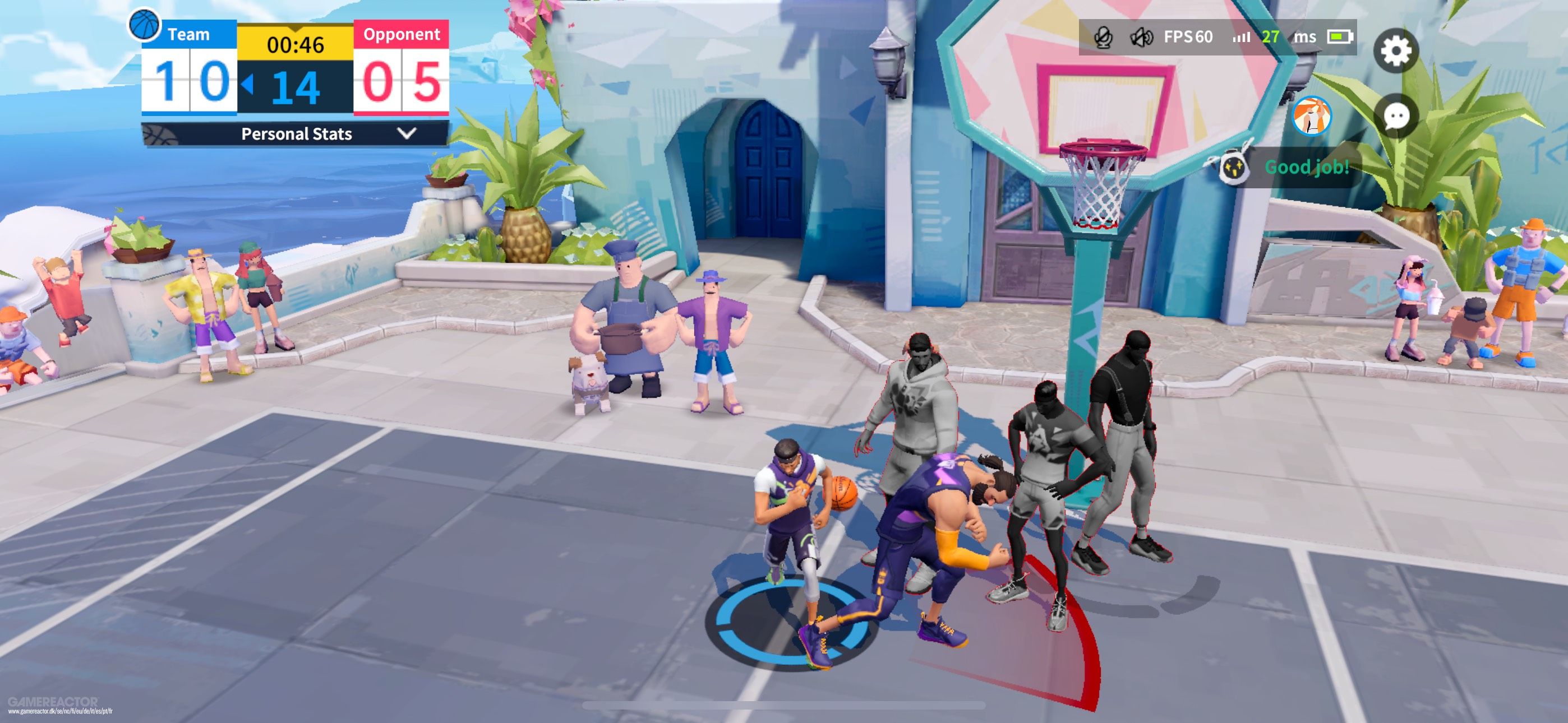Open the settings gear
The width and height of the screenshot is (1568, 723).
pos(1398,52)
